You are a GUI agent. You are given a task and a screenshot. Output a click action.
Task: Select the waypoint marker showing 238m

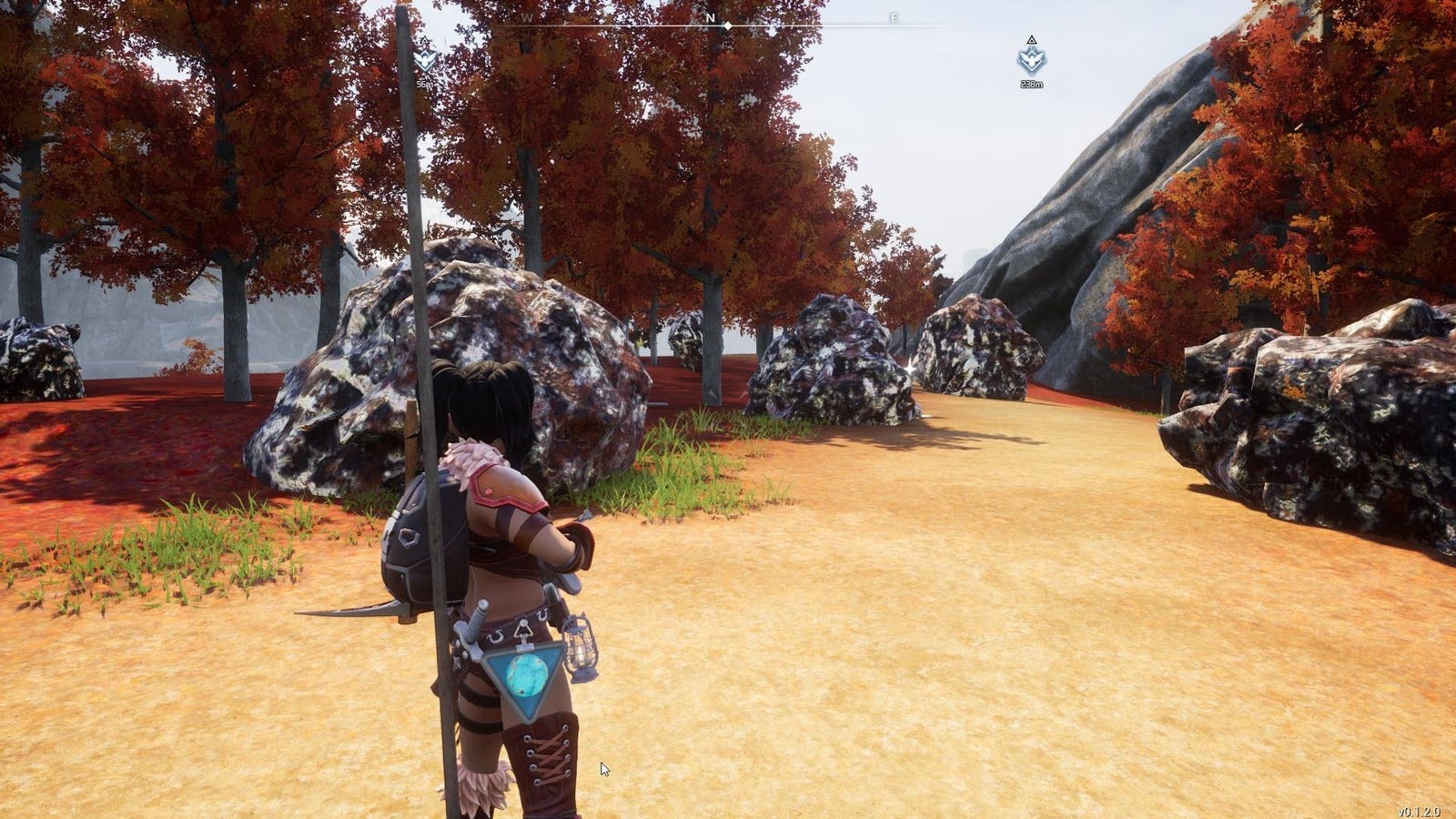pyautogui.click(x=1031, y=60)
